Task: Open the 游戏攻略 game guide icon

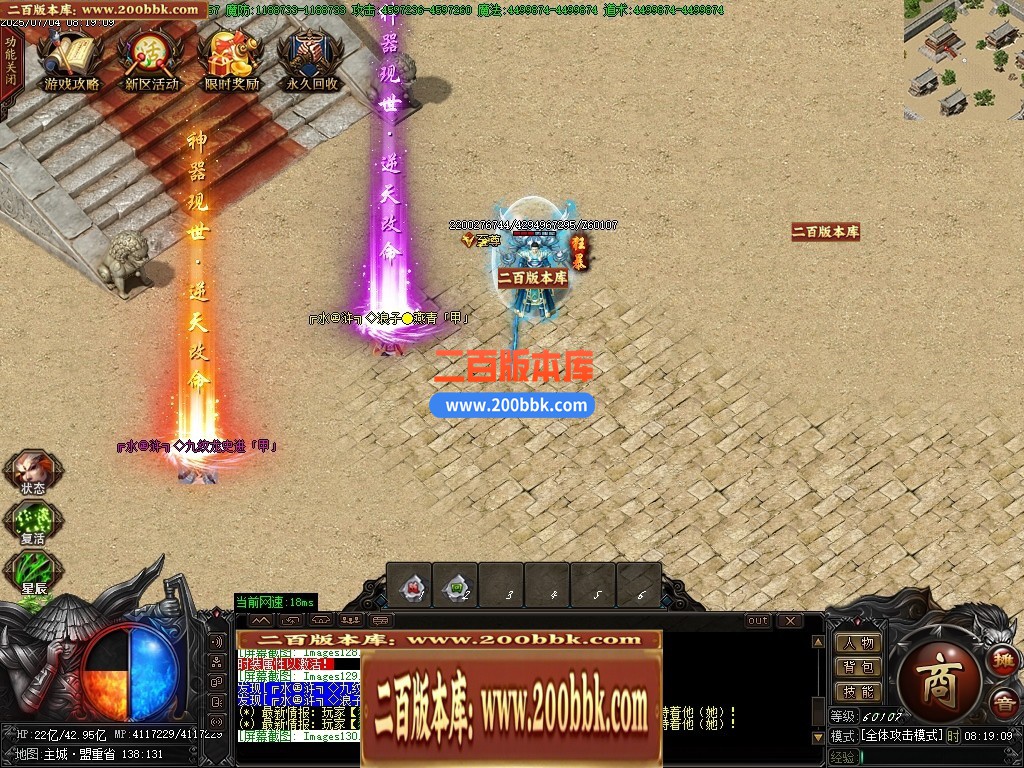Action: coord(71,60)
